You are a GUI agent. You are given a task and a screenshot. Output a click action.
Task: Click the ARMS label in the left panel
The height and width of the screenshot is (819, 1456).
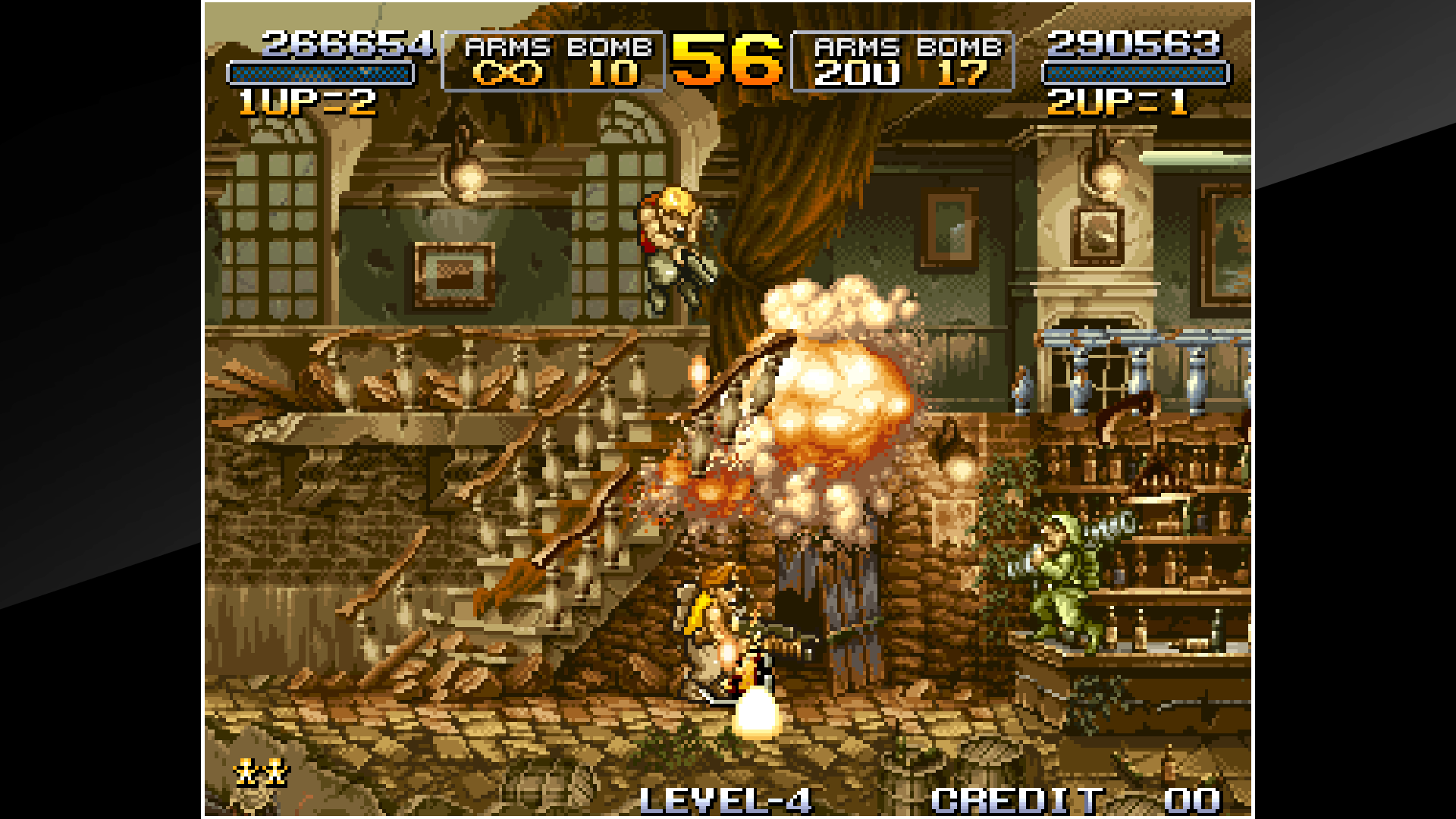click(x=507, y=47)
